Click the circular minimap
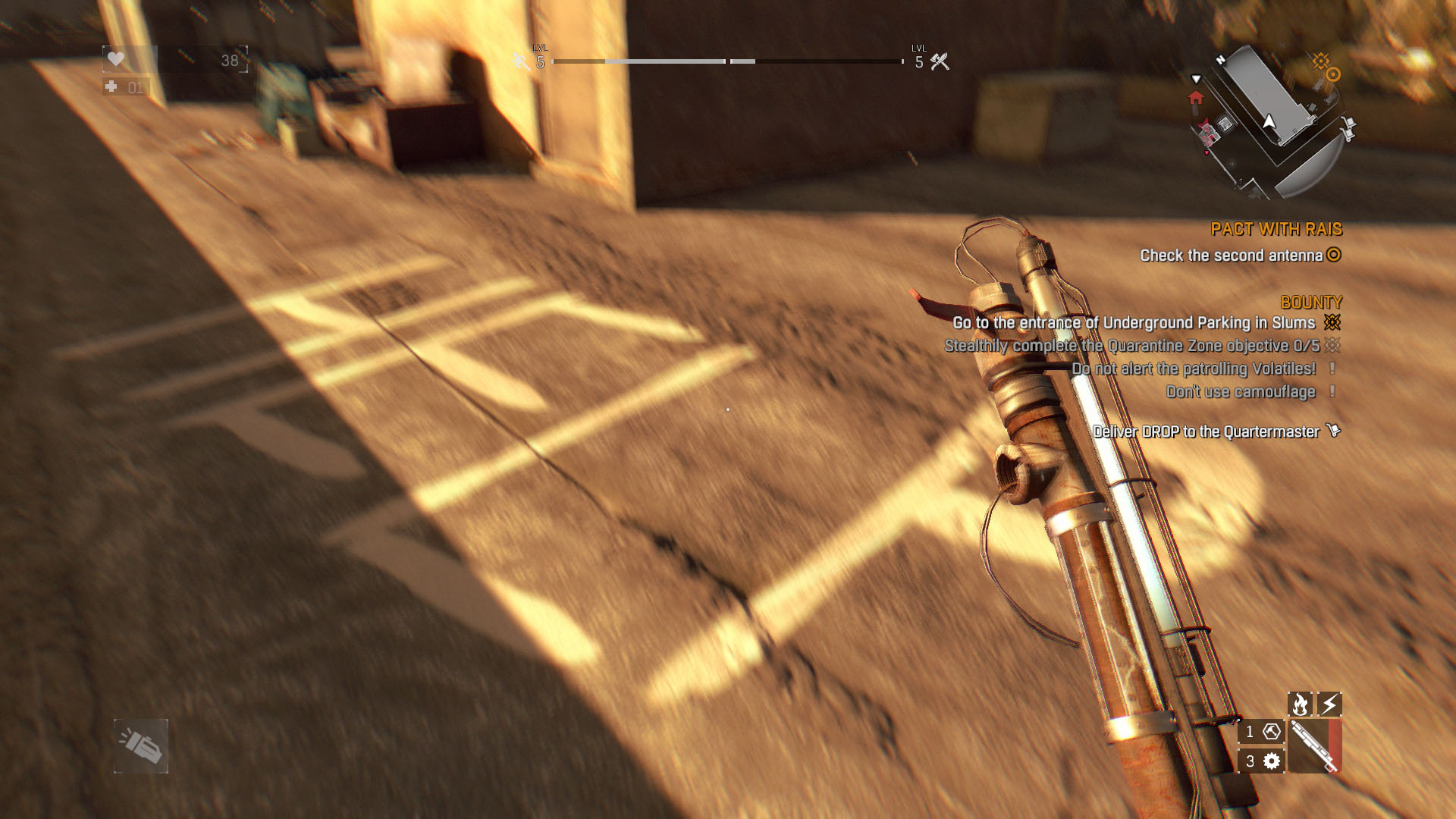The image size is (1456, 819). pos(1269,123)
